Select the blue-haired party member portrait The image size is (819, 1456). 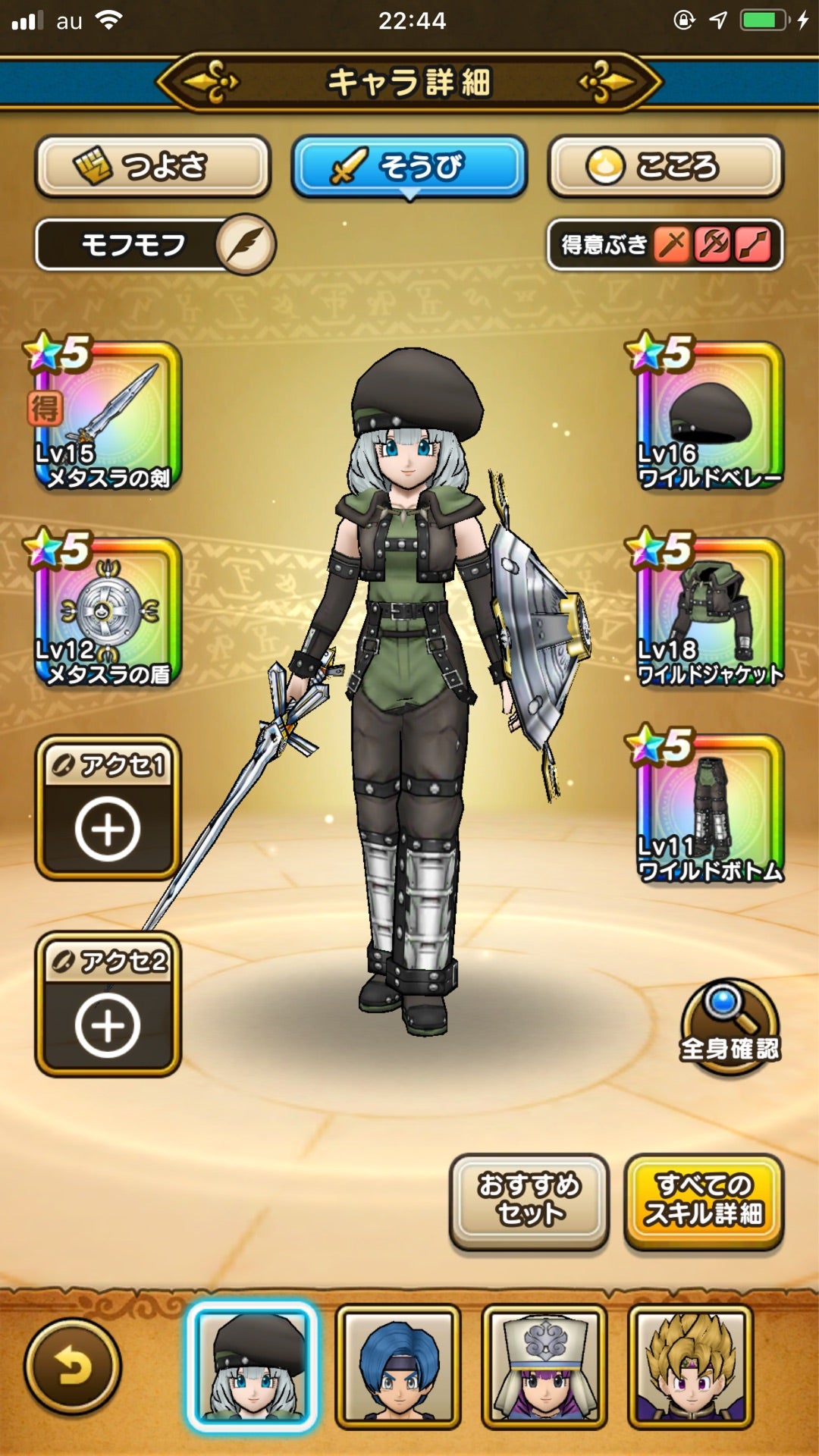(398, 1367)
